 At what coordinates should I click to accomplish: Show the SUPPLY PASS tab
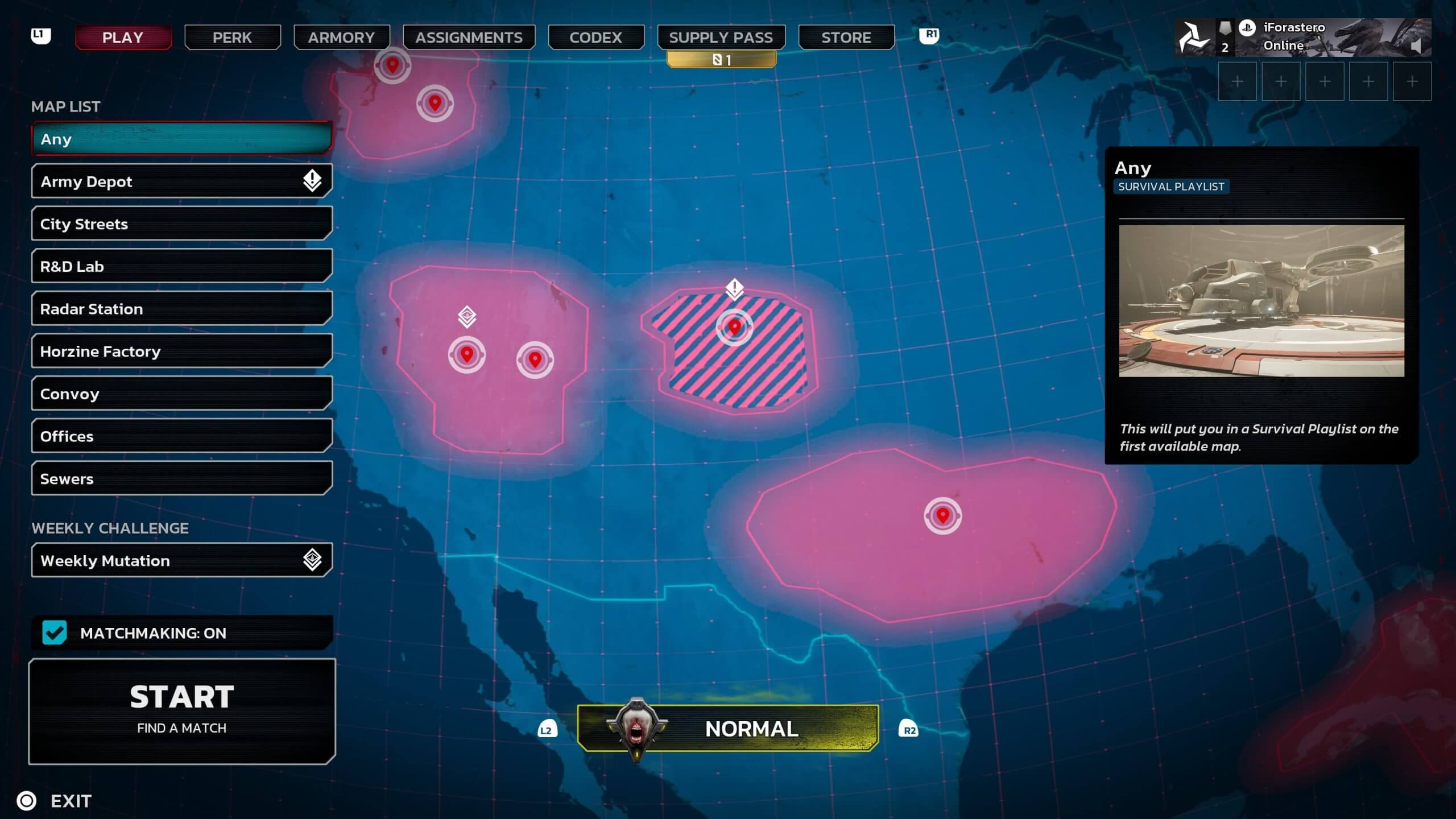coord(721,38)
